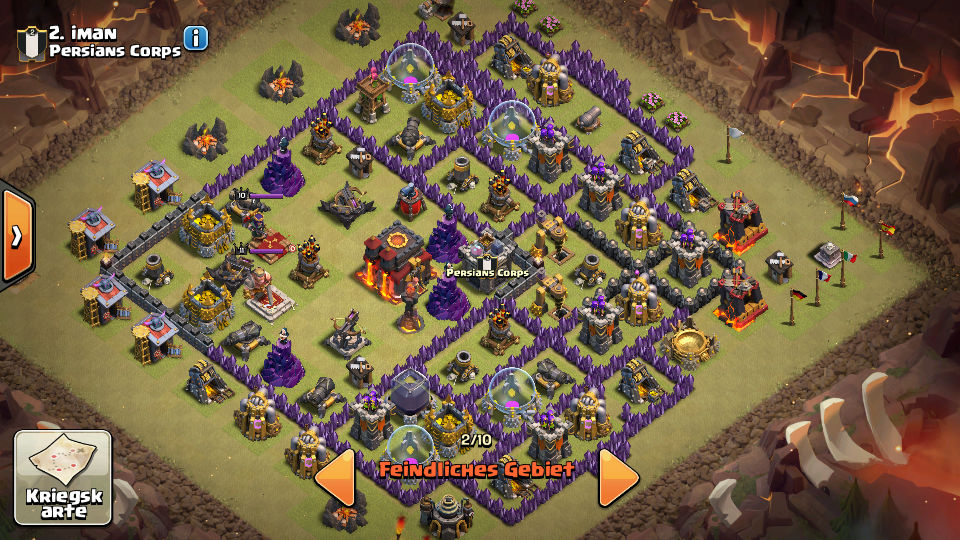The height and width of the screenshot is (540, 960).
Task: Show the next enemy base
Action: click(617, 477)
